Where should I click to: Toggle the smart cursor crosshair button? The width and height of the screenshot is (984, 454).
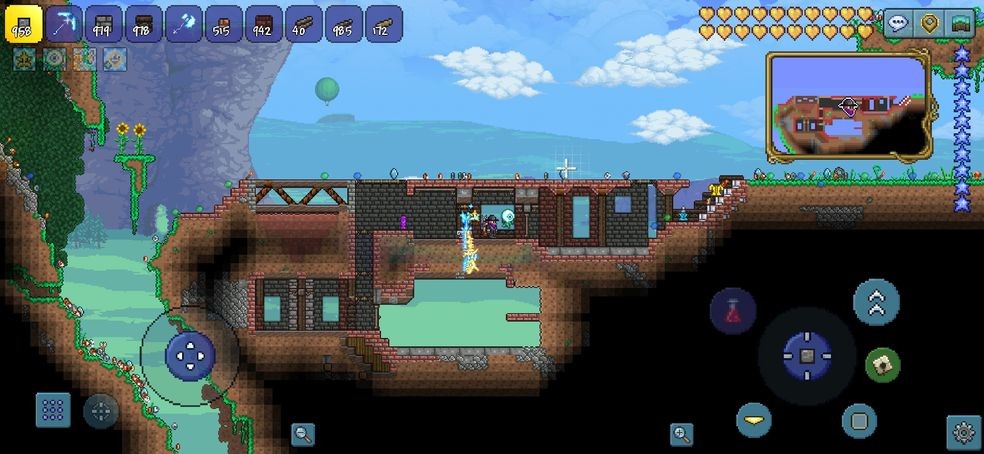point(100,411)
